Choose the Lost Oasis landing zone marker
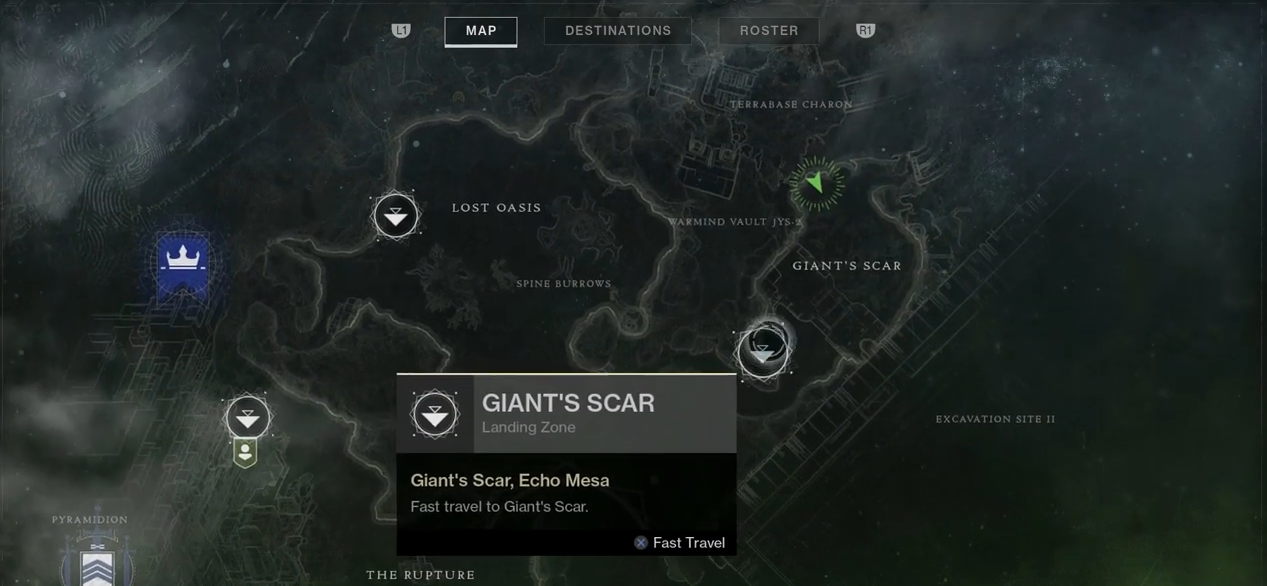The width and height of the screenshot is (1267, 586). (396, 215)
